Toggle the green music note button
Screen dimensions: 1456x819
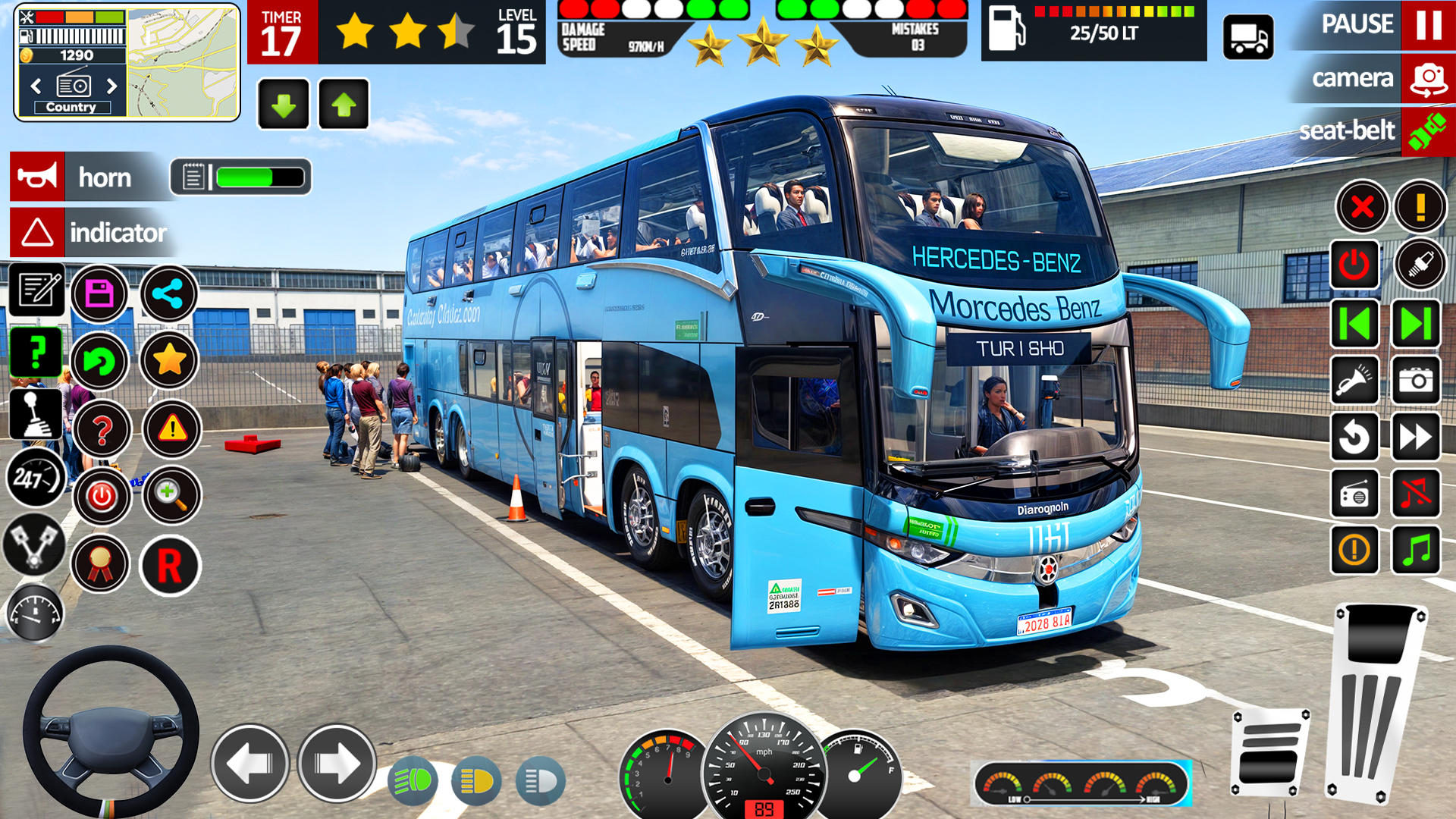tap(1416, 550)
